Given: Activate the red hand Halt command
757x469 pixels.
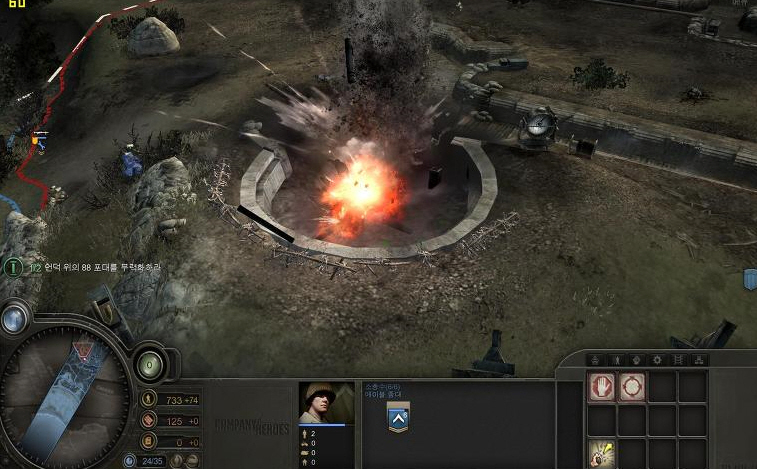Looking at the screenshot, I should point(601,387).
